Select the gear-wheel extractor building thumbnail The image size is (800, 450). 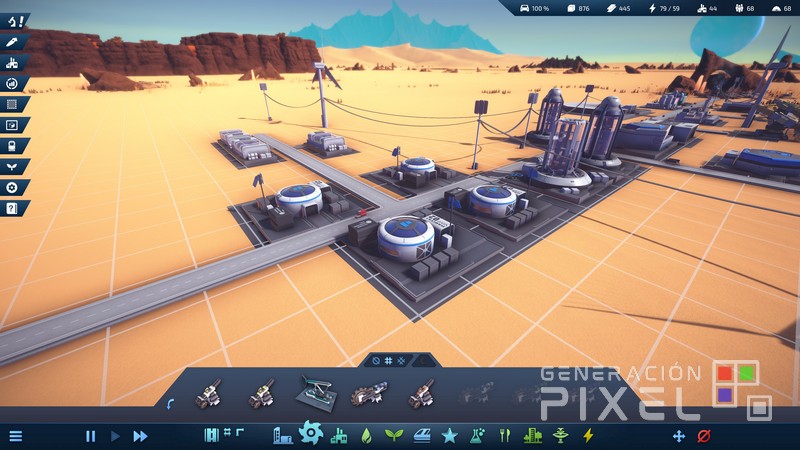point(366,397)
